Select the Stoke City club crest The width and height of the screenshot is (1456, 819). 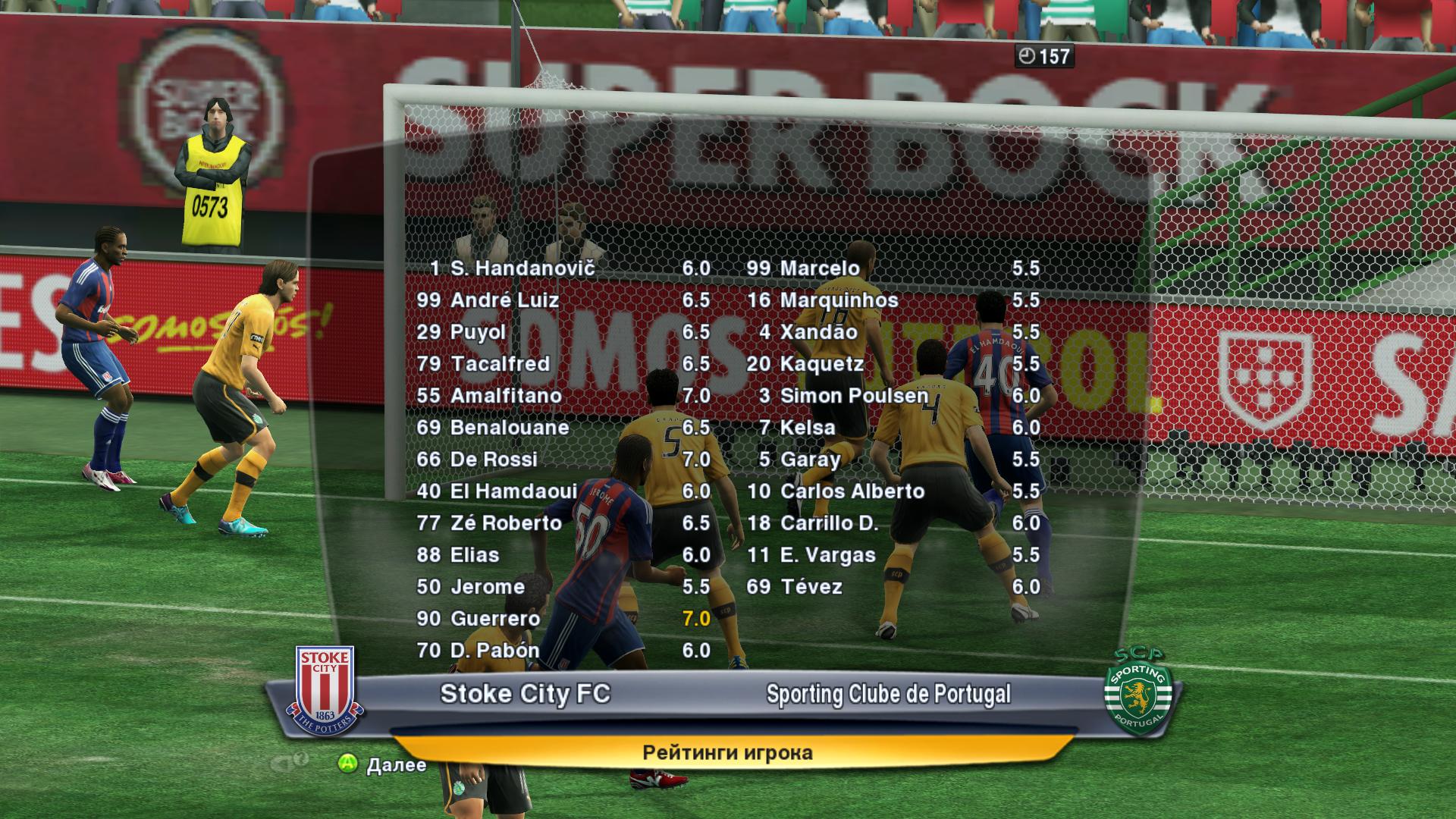(325, 692)
